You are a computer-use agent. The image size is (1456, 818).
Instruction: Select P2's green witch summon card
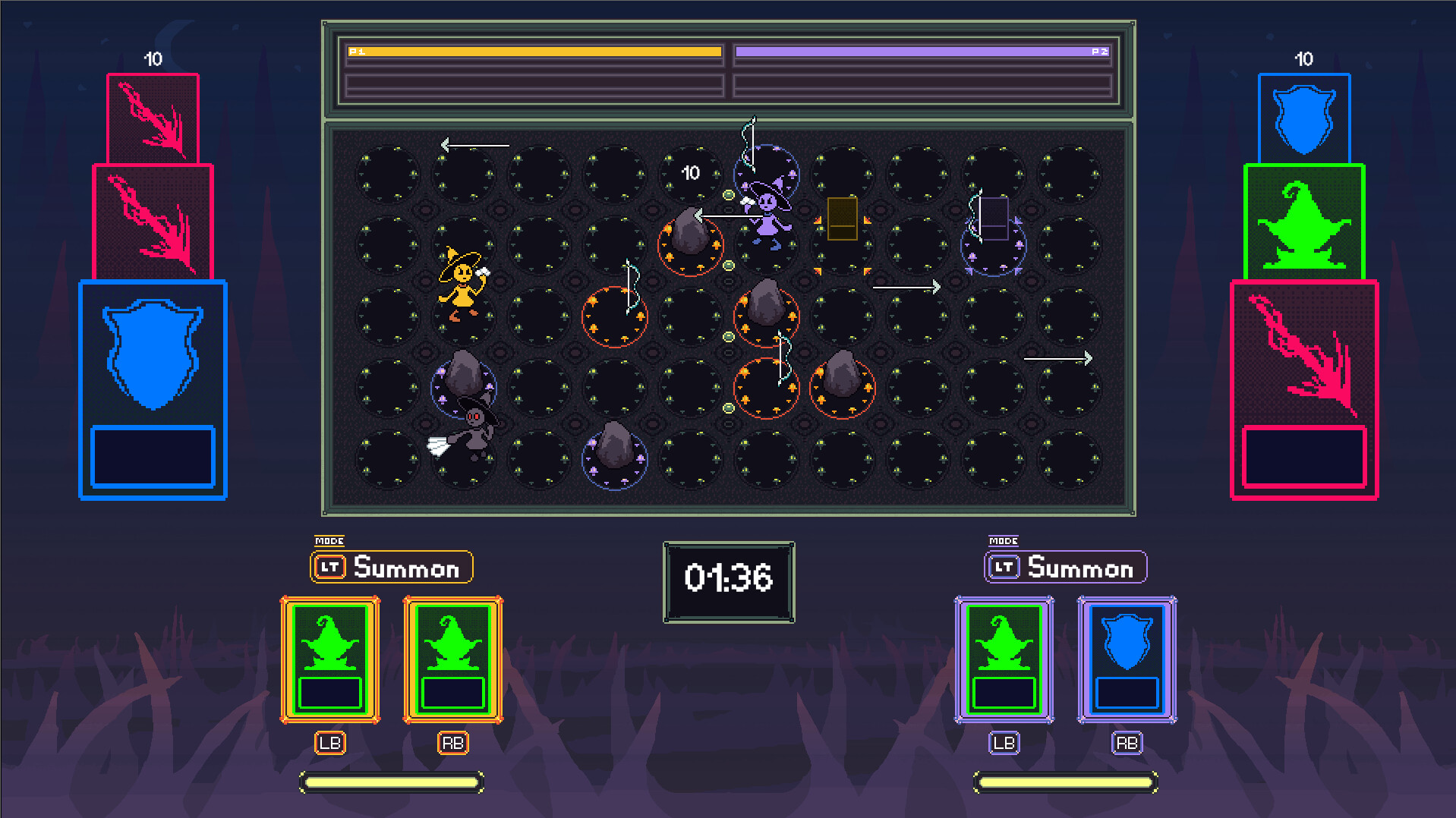[x=1004, y=659]
